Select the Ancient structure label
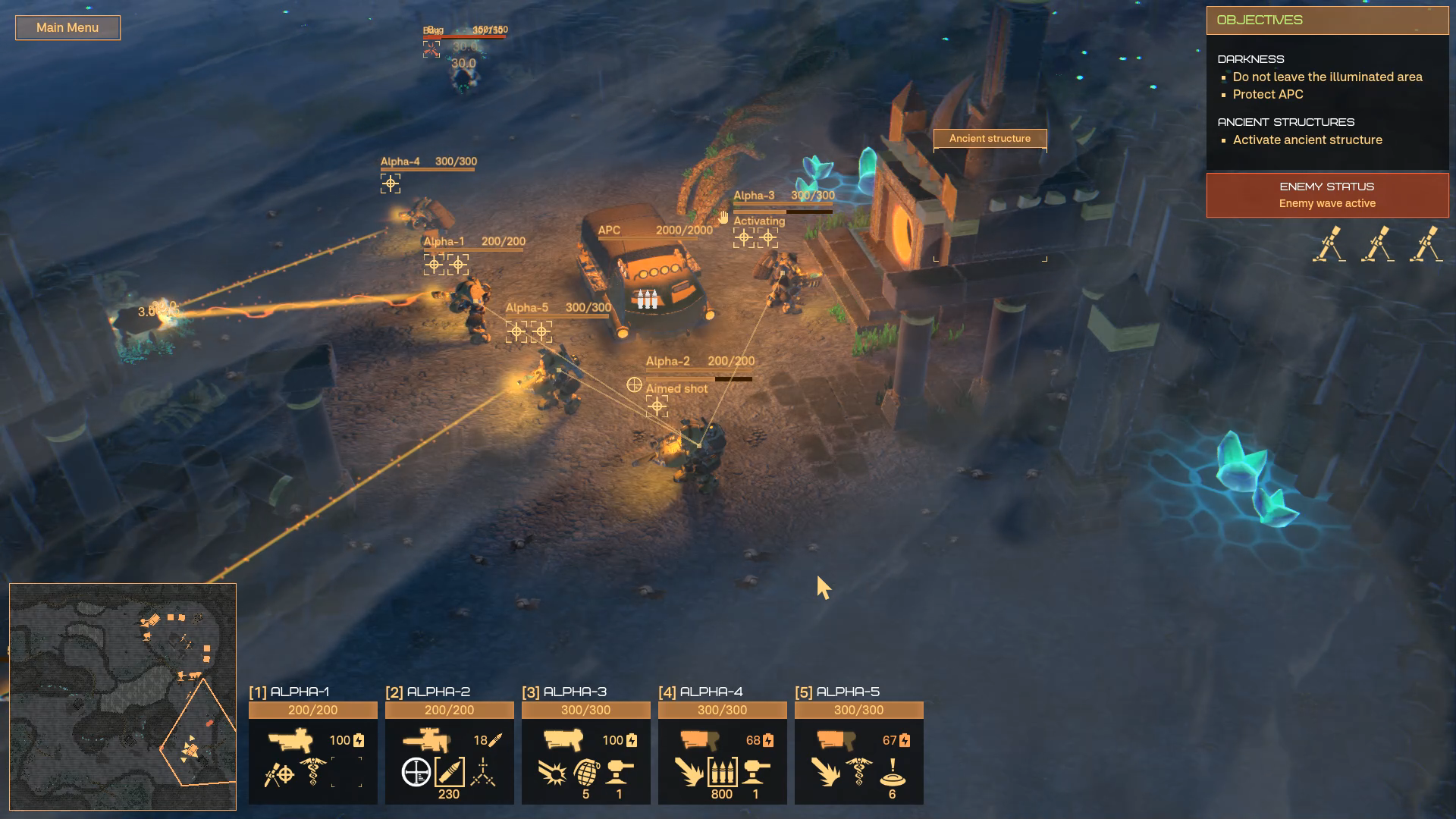1456x819 pixels. pos(990,139)
